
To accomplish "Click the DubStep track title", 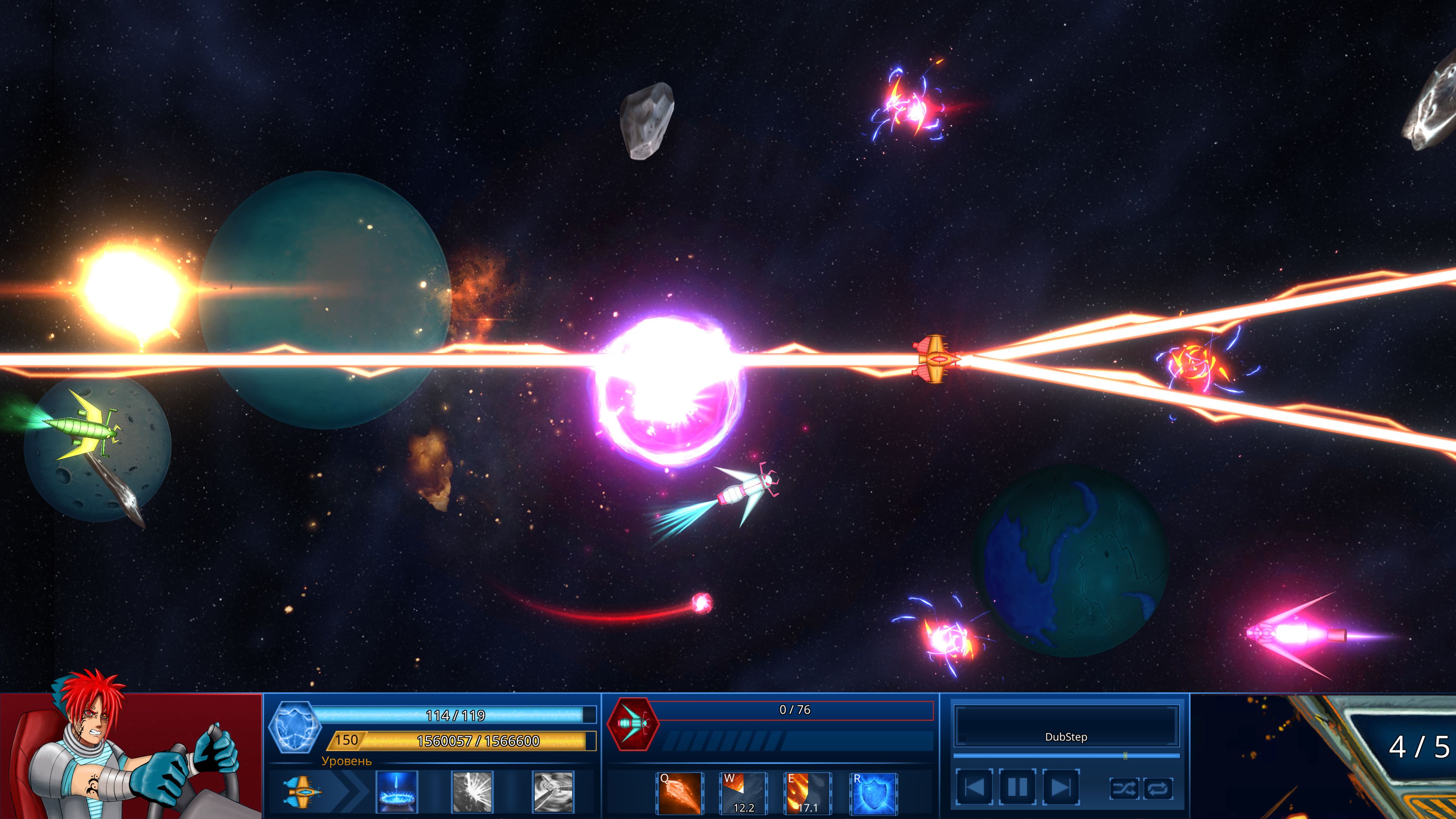I will pos(1067,737).
